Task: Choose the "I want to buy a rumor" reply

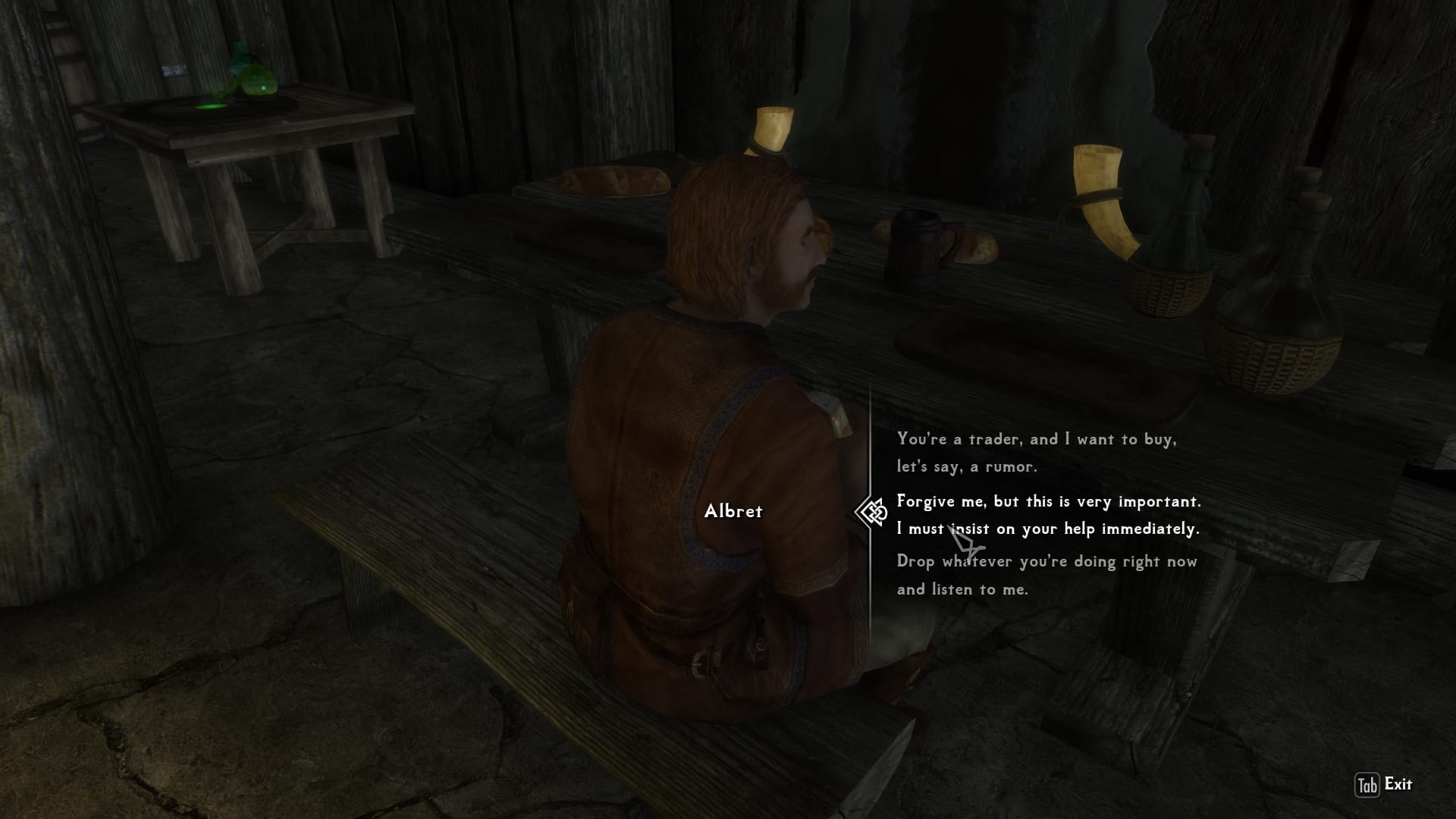Action: (x=1037, y=453)
